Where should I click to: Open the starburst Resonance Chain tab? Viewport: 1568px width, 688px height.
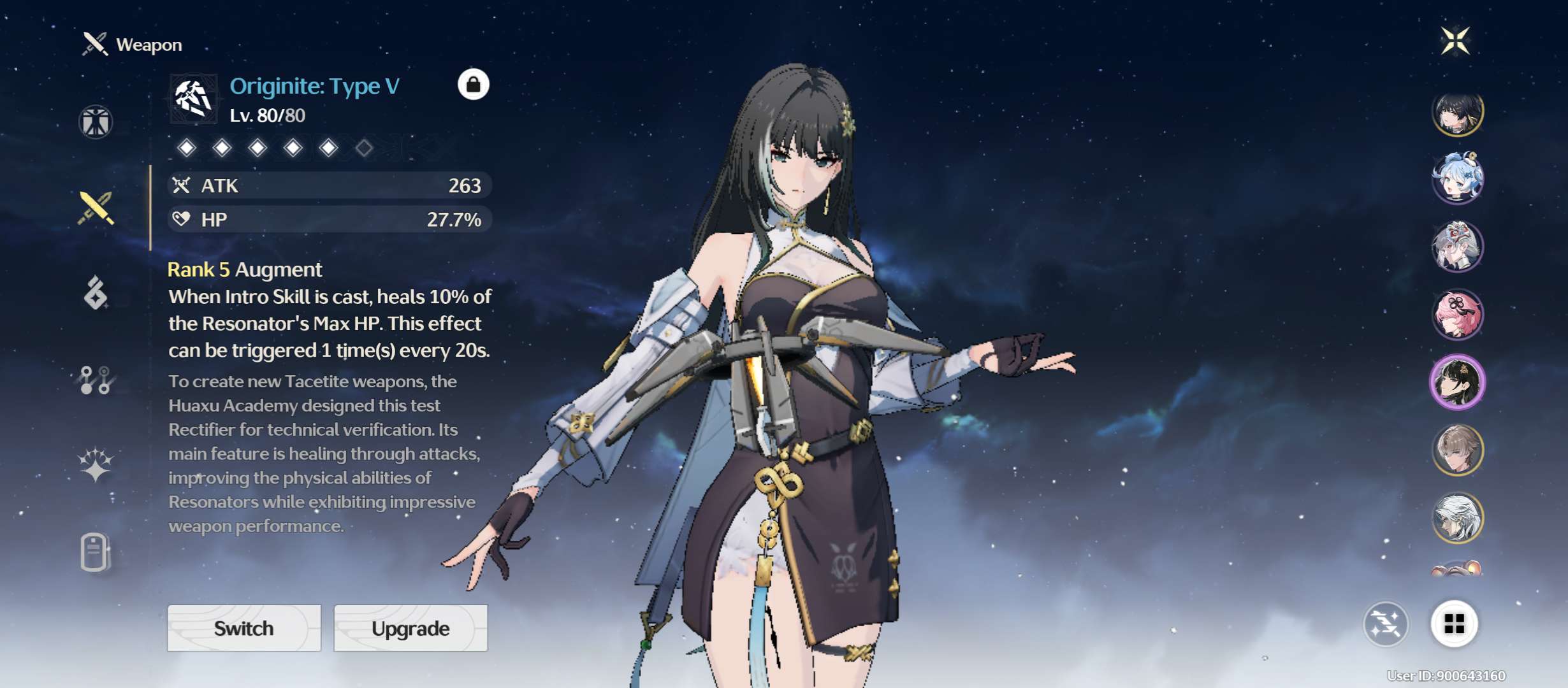(x=96, y=464)
